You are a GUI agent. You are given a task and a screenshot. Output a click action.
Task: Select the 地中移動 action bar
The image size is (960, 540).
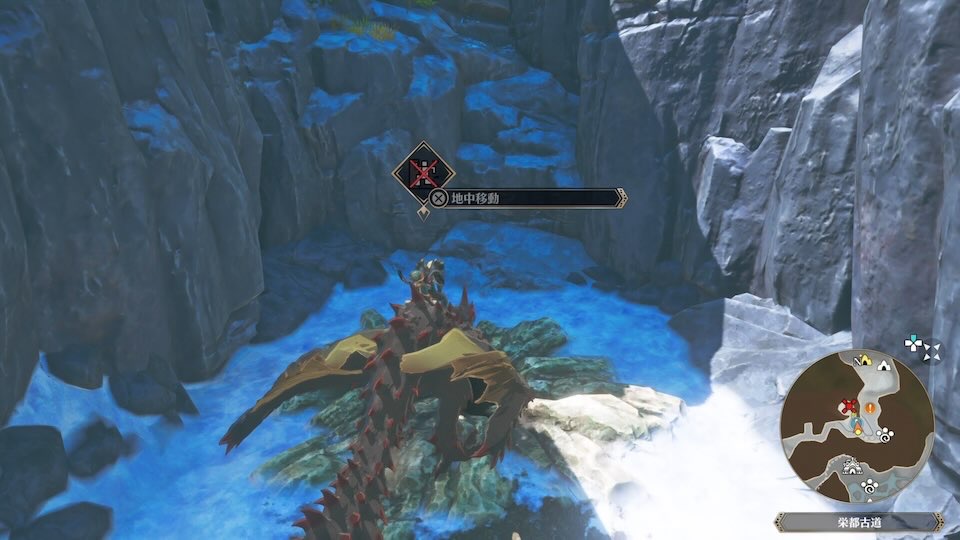pos(525,198)
